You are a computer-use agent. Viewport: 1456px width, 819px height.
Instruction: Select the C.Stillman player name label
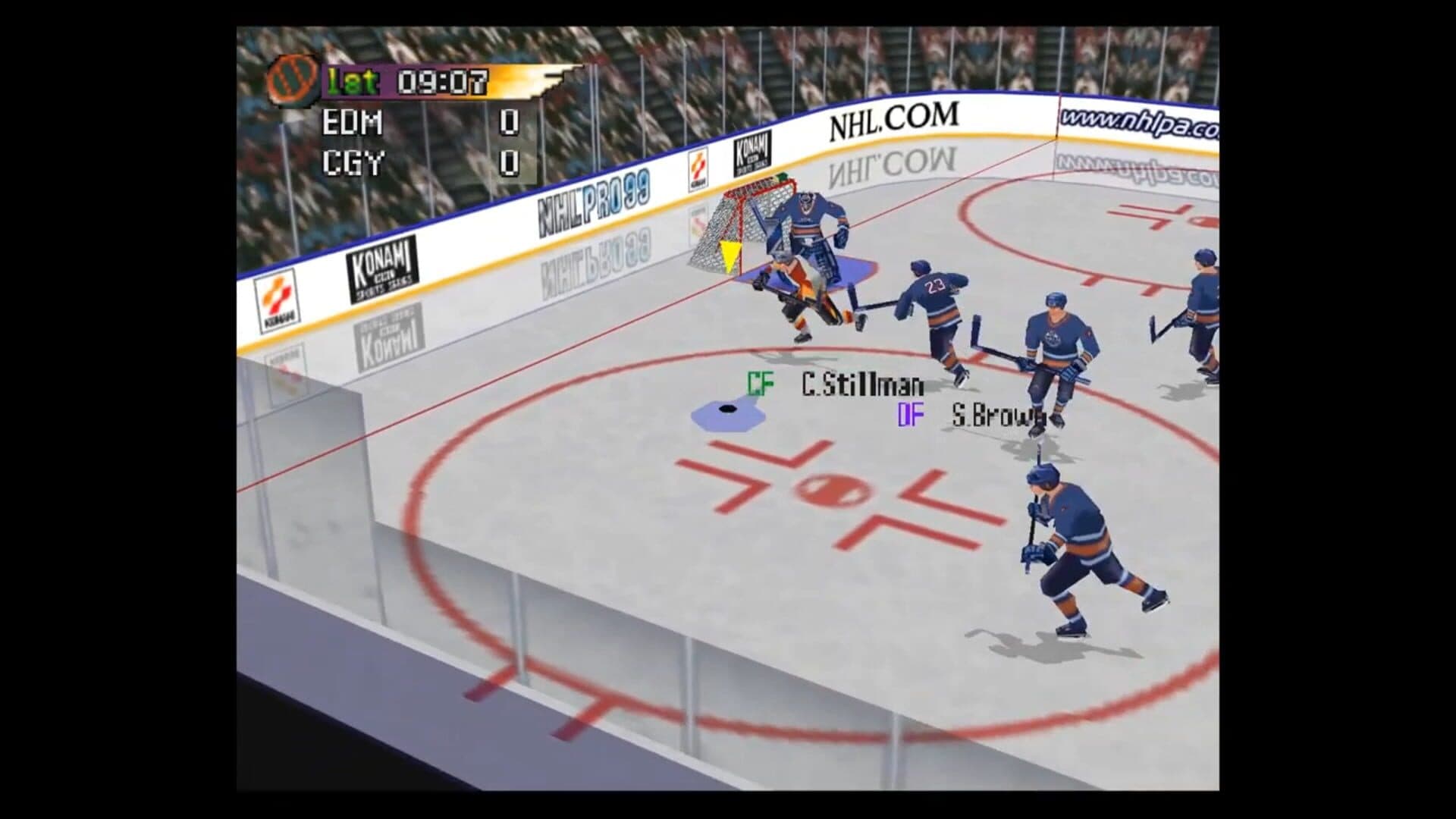point(862,385)
